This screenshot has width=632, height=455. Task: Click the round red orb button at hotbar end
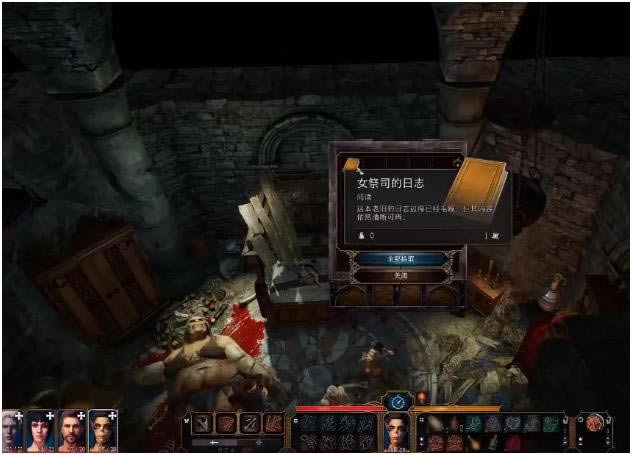(596, 424)
